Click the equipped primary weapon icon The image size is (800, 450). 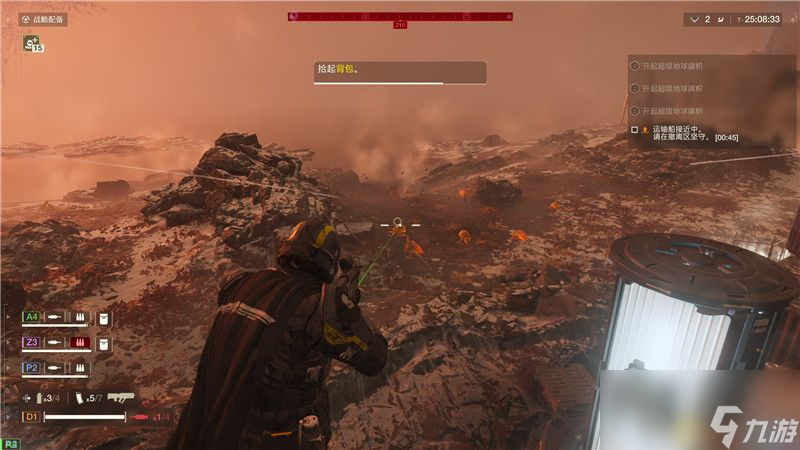tap(121, 396)
